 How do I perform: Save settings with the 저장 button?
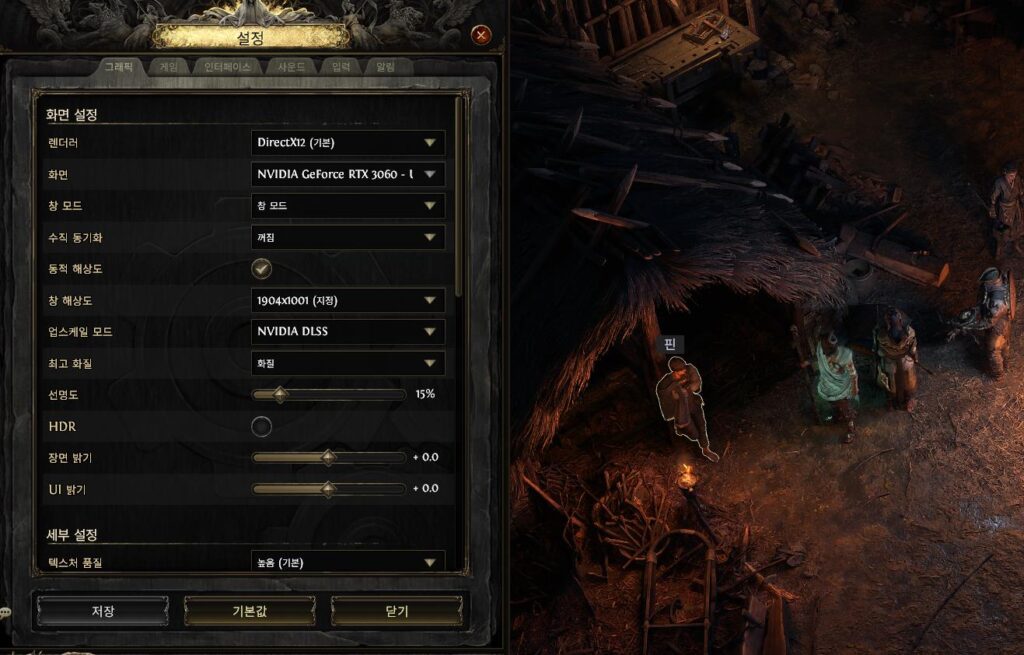point(102,611)
